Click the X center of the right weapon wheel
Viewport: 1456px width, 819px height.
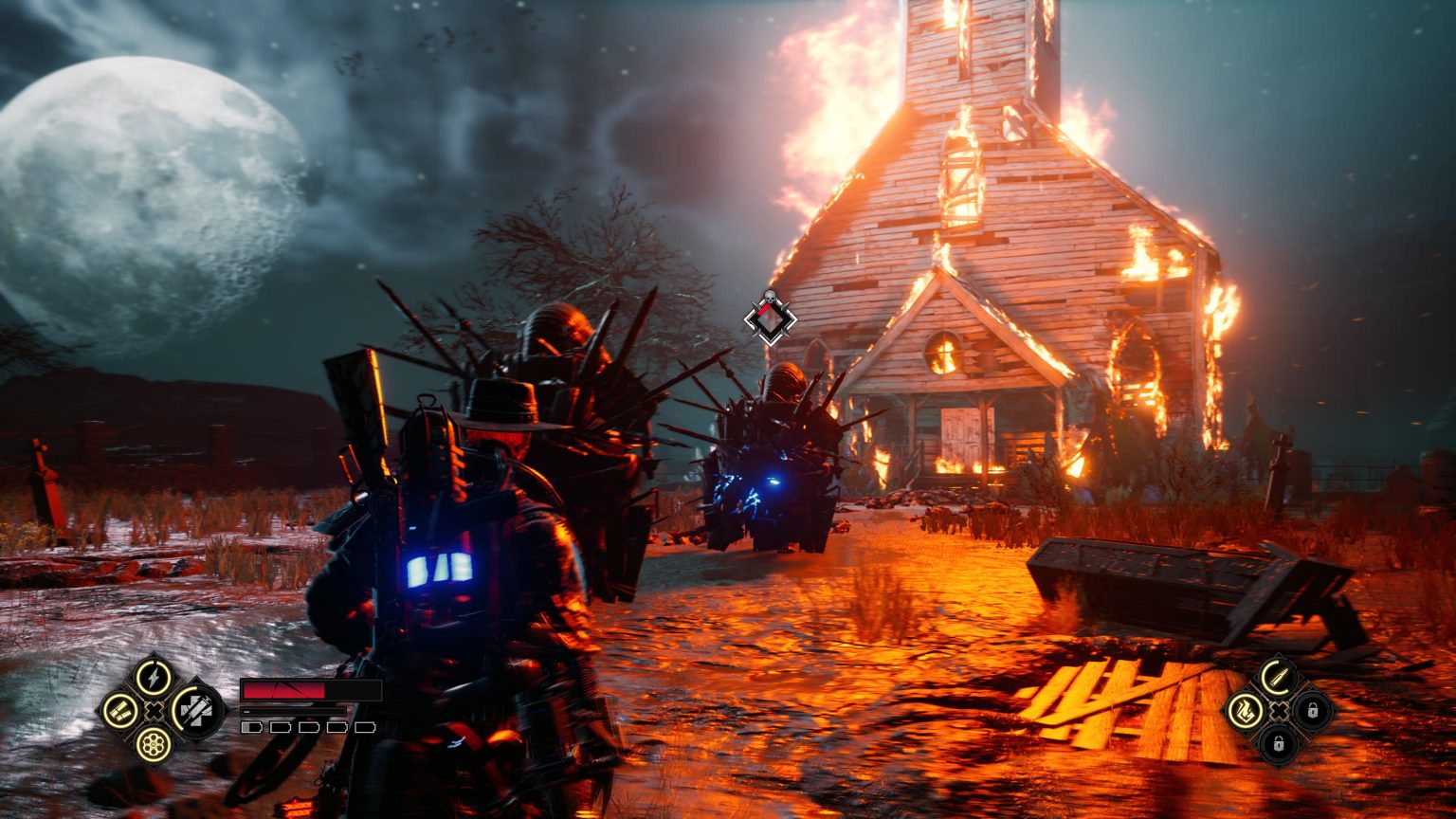coord(1279,711)
